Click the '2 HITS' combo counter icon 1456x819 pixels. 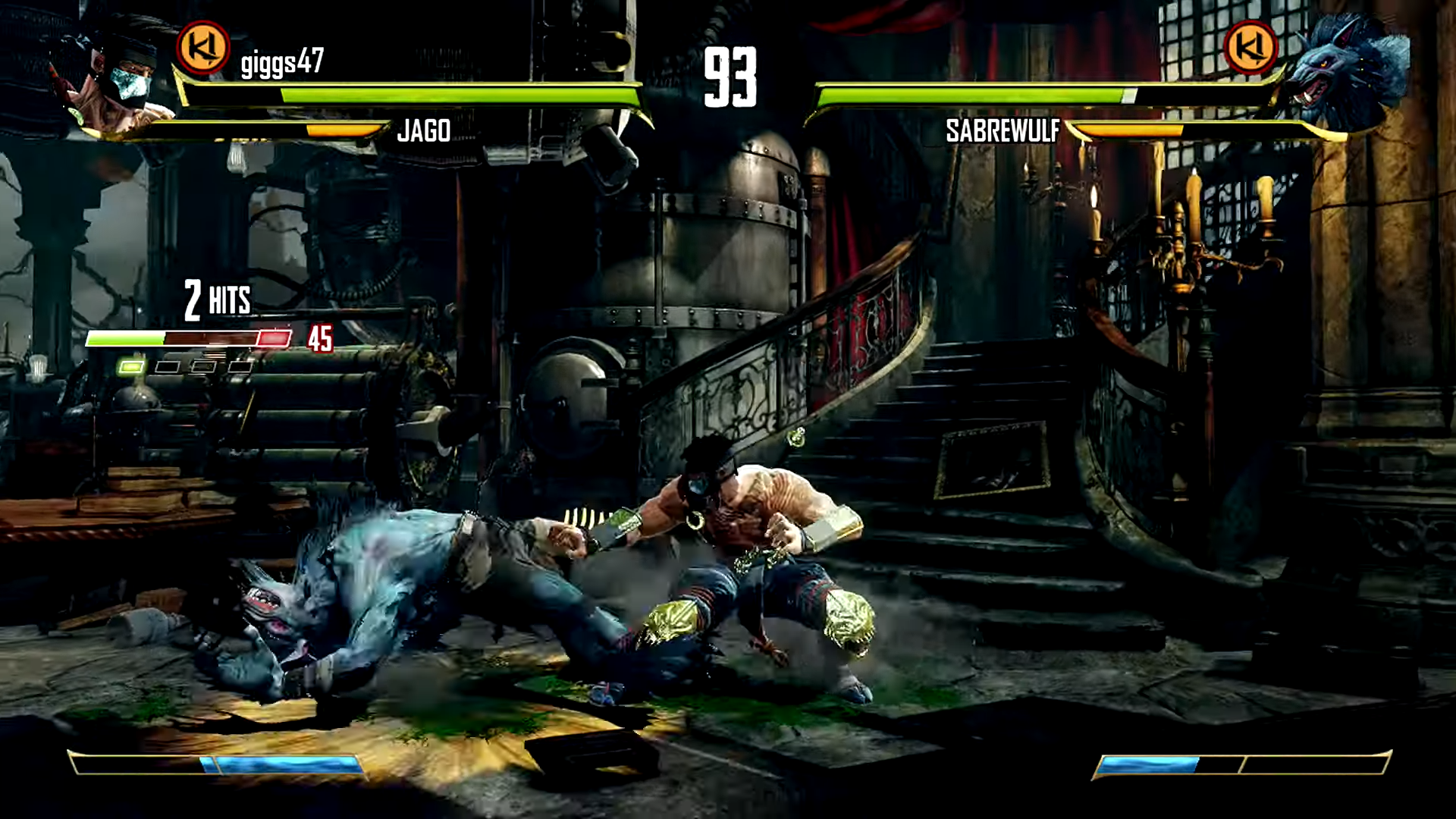tap(215, 299)
